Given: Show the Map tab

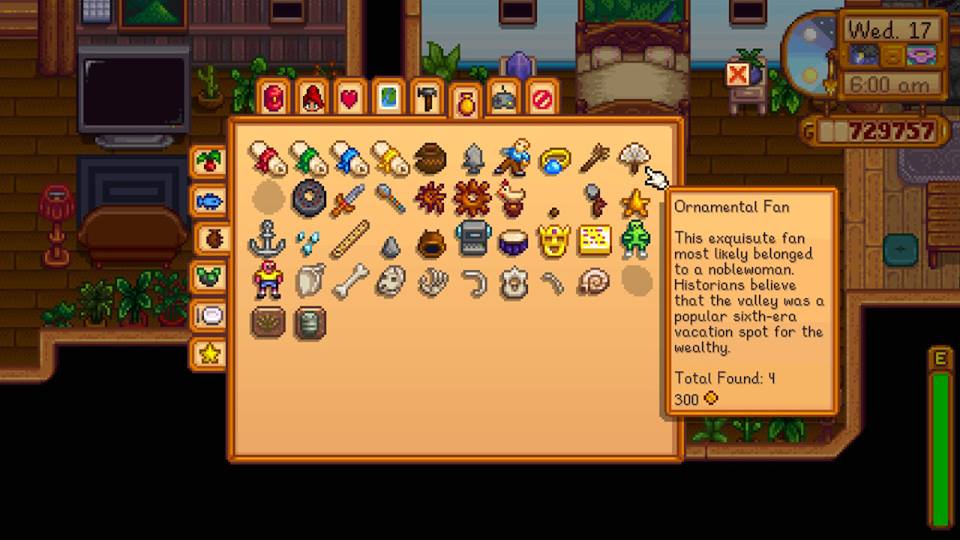Looking at the screenshot, I should [388, 98].
